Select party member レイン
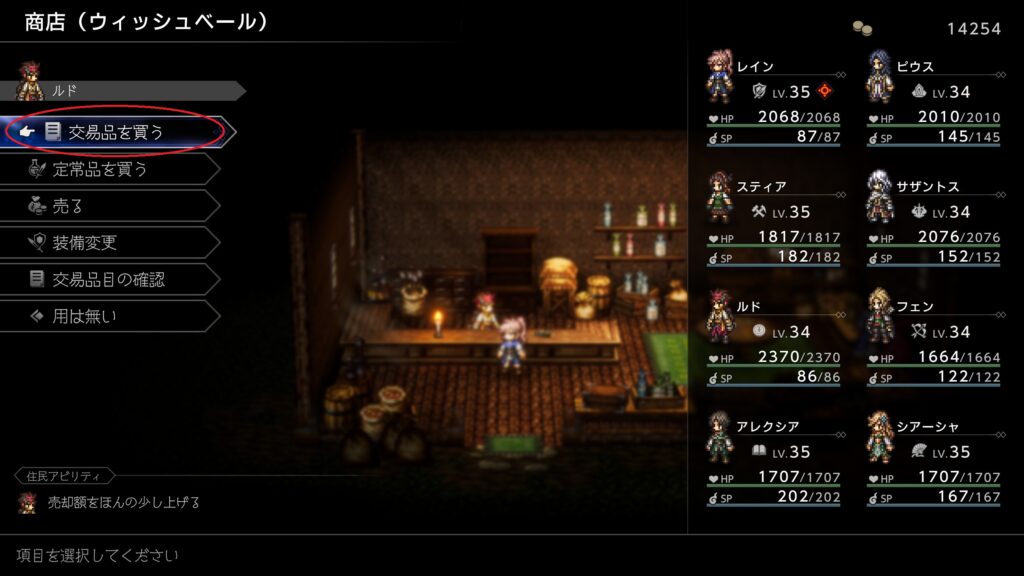This screenshot has width=1024, height=576. [x=773, y=97]
